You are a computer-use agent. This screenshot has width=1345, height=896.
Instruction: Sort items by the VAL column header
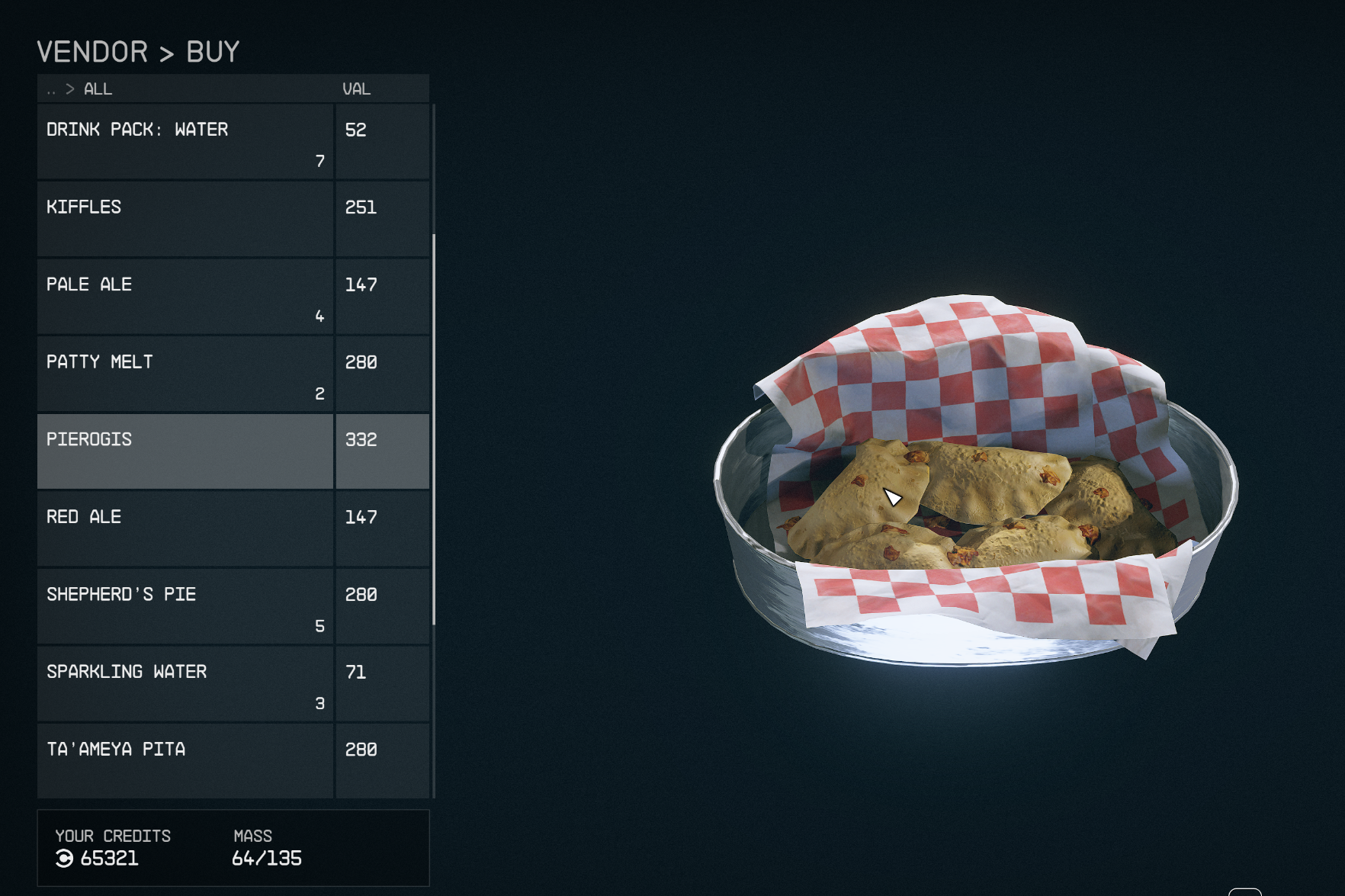tap(356, 89)
